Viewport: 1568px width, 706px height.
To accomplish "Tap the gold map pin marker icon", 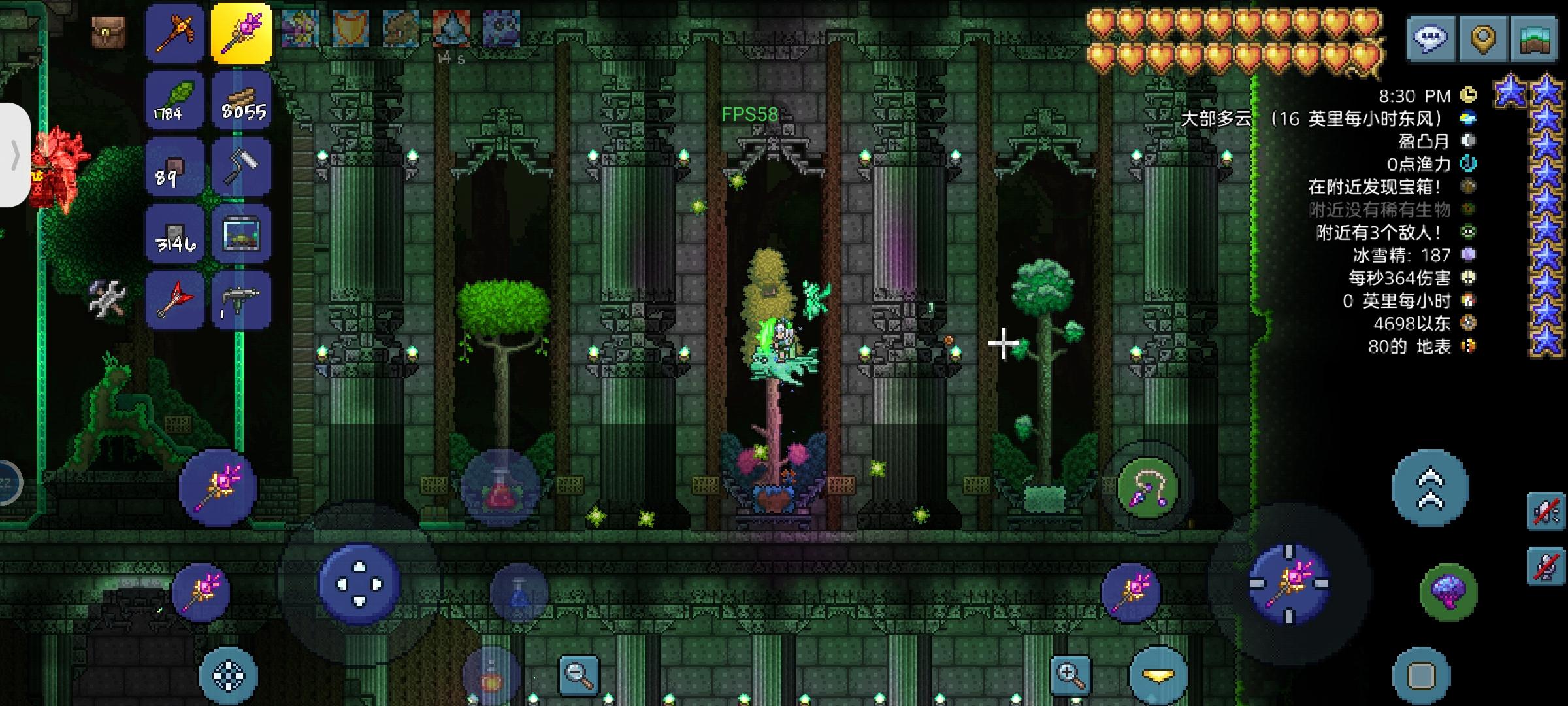I will [1482, 37].
